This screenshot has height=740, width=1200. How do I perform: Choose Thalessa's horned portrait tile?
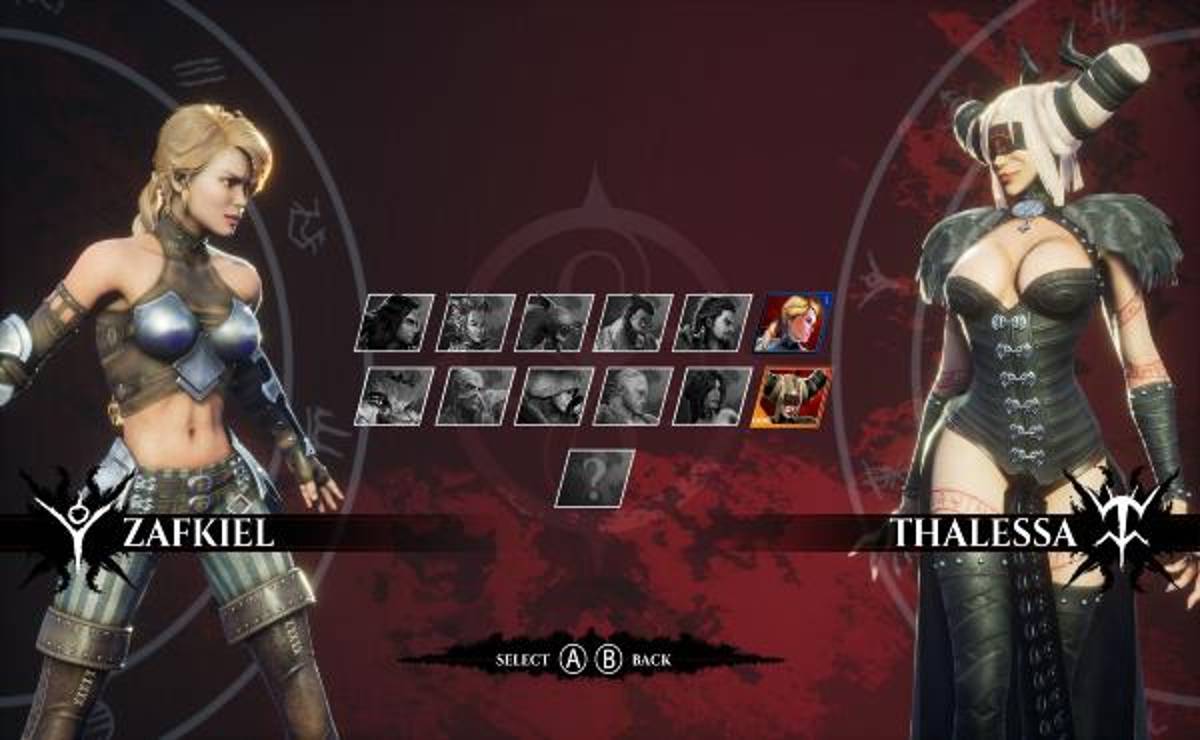[x=795, y=396]
